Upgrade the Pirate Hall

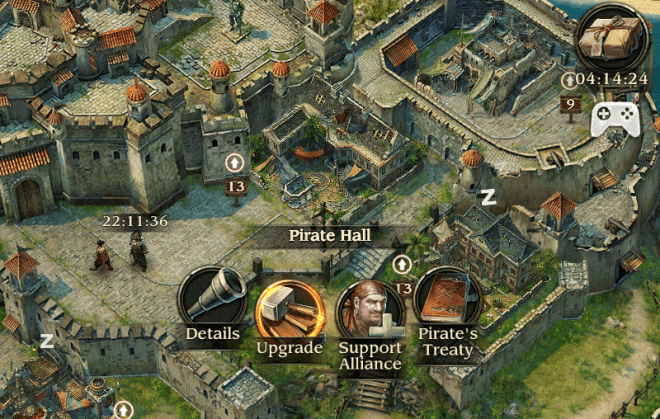click(x=288, y=311)
